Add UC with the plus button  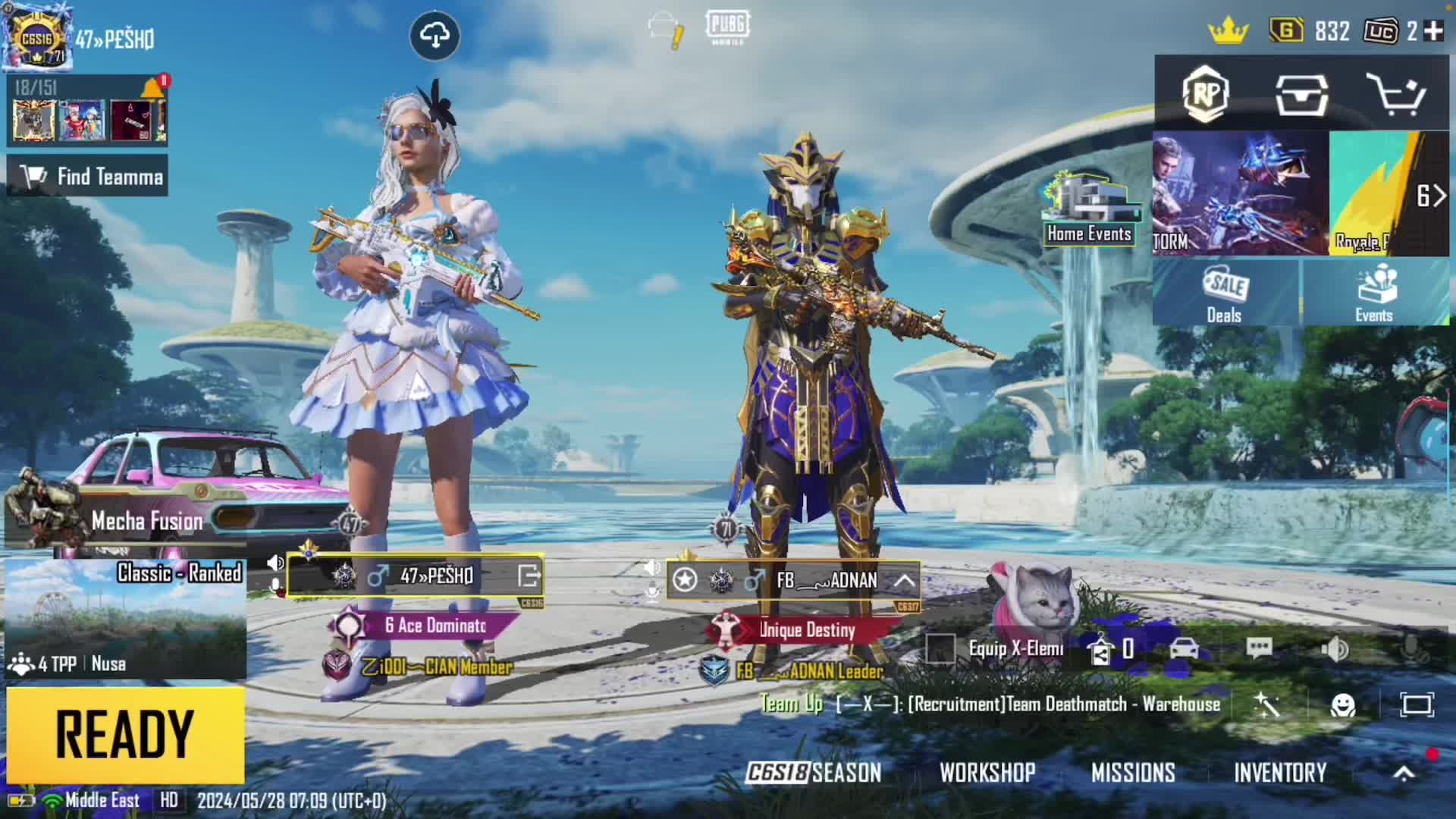click(1433, 31)
